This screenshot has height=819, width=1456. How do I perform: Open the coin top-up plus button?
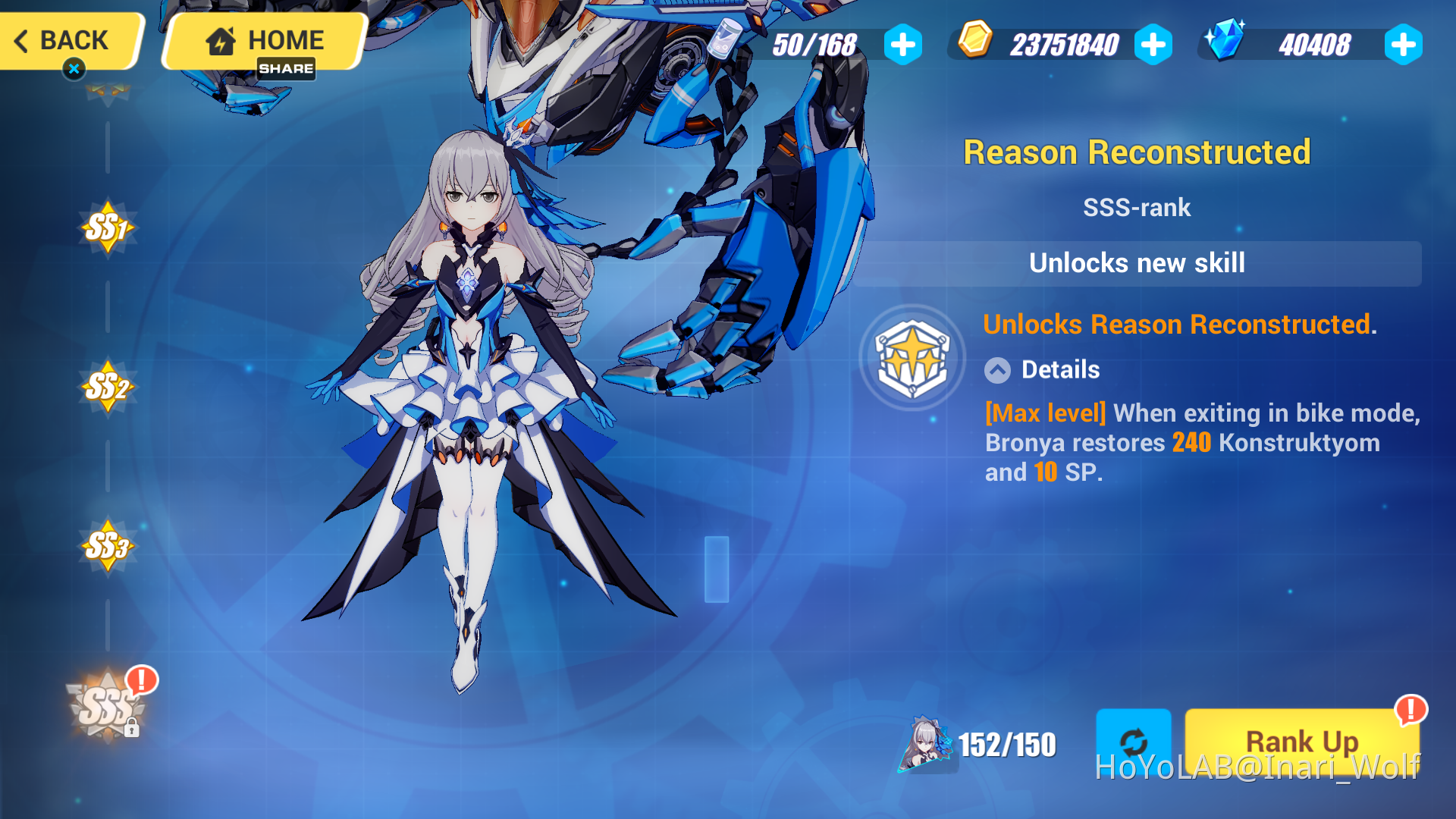tap(1153, 44)
